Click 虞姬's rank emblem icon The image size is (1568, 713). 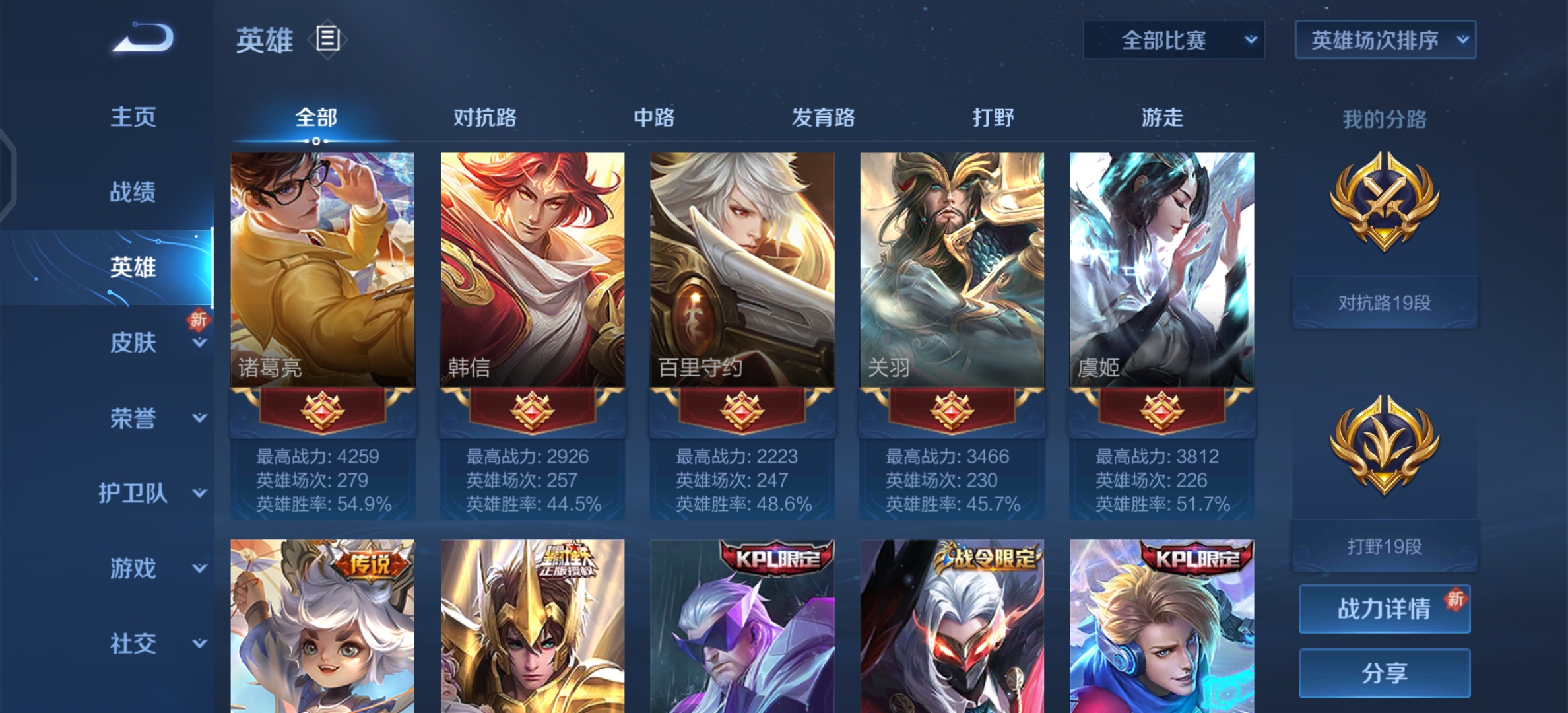(x=1161, y=410)
